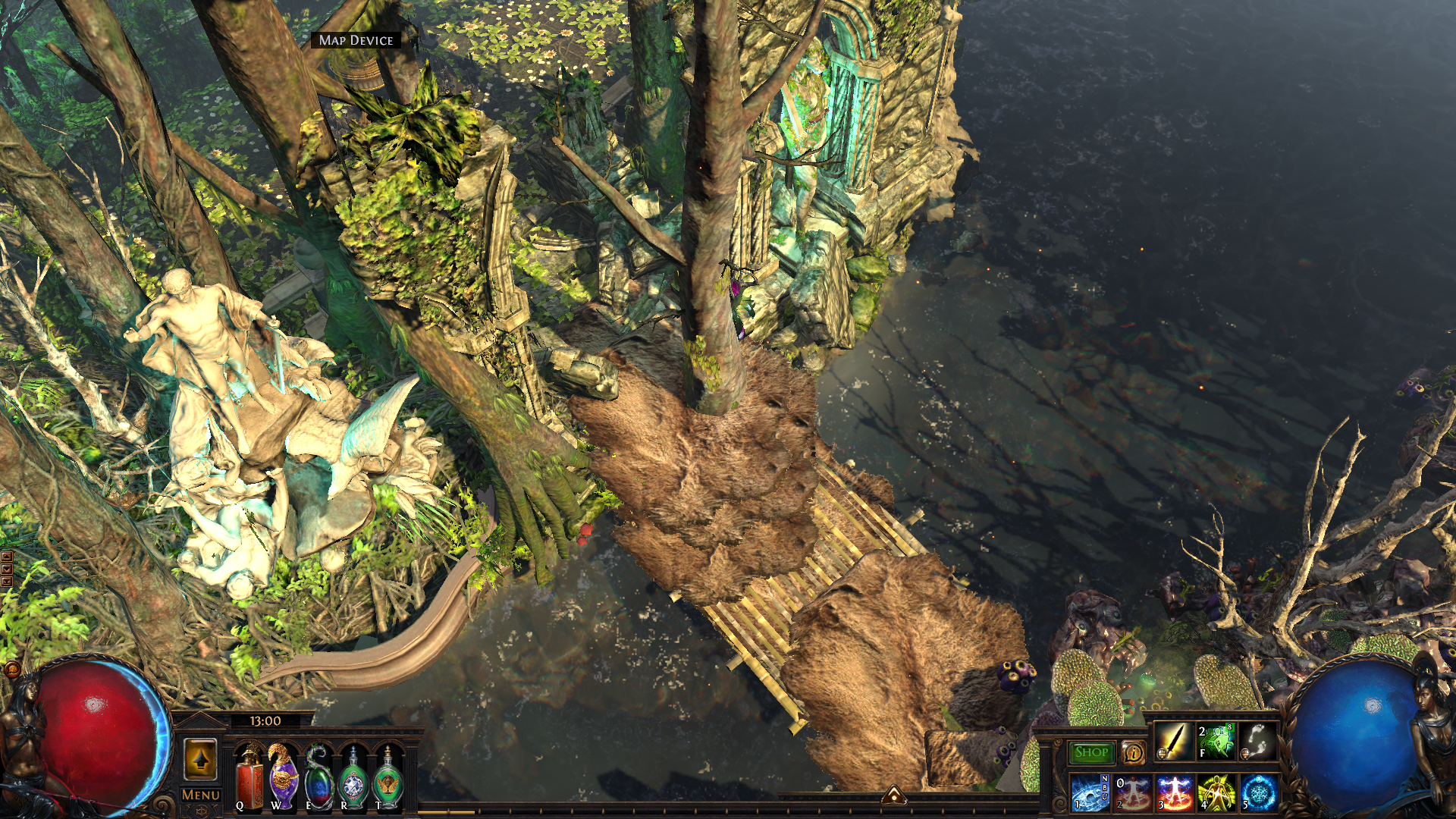Activate the yellow golden figure skill
1456x819 pixels.
1216,793
